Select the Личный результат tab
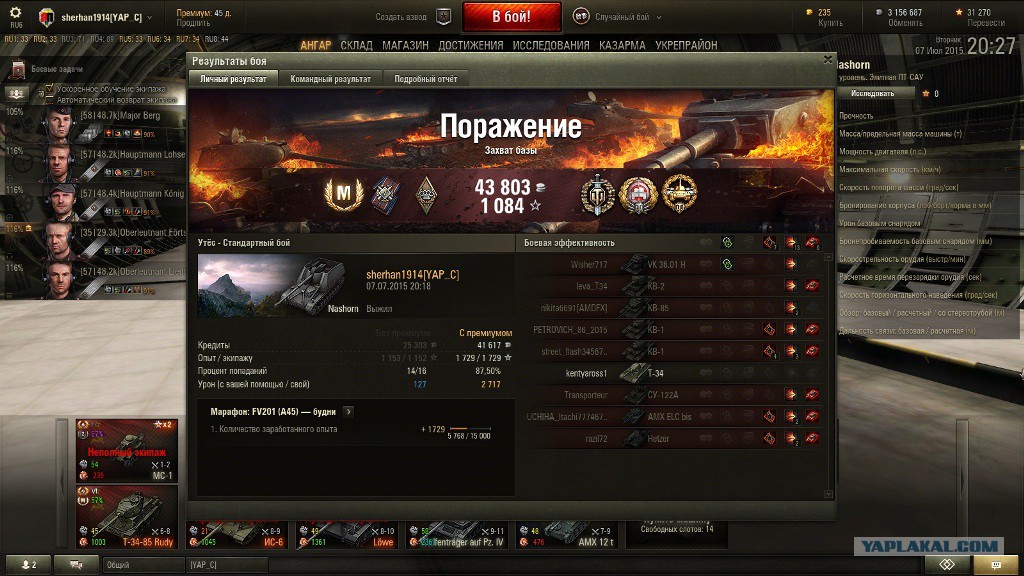Image resolution: width=1024 pixels, height=576 pixels. [233, 79]
